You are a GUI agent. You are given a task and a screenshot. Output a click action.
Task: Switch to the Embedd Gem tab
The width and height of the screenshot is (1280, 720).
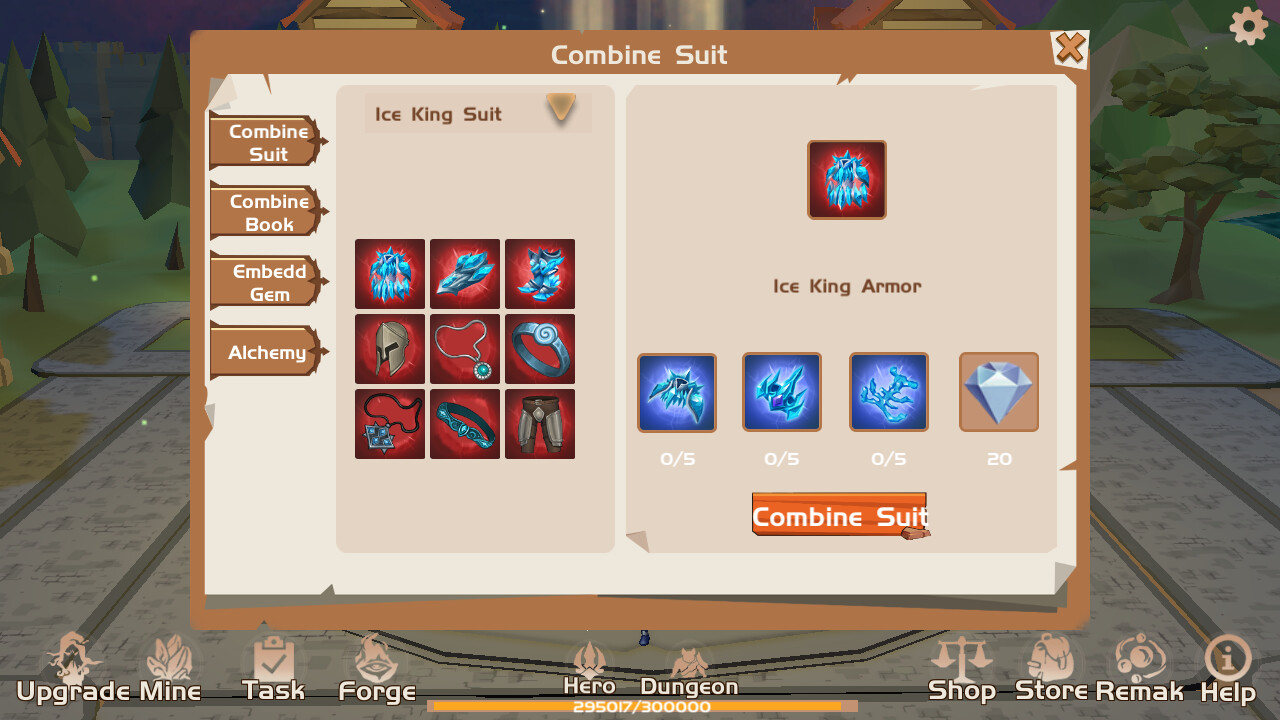pyautogui.click(x=264, y=282)
